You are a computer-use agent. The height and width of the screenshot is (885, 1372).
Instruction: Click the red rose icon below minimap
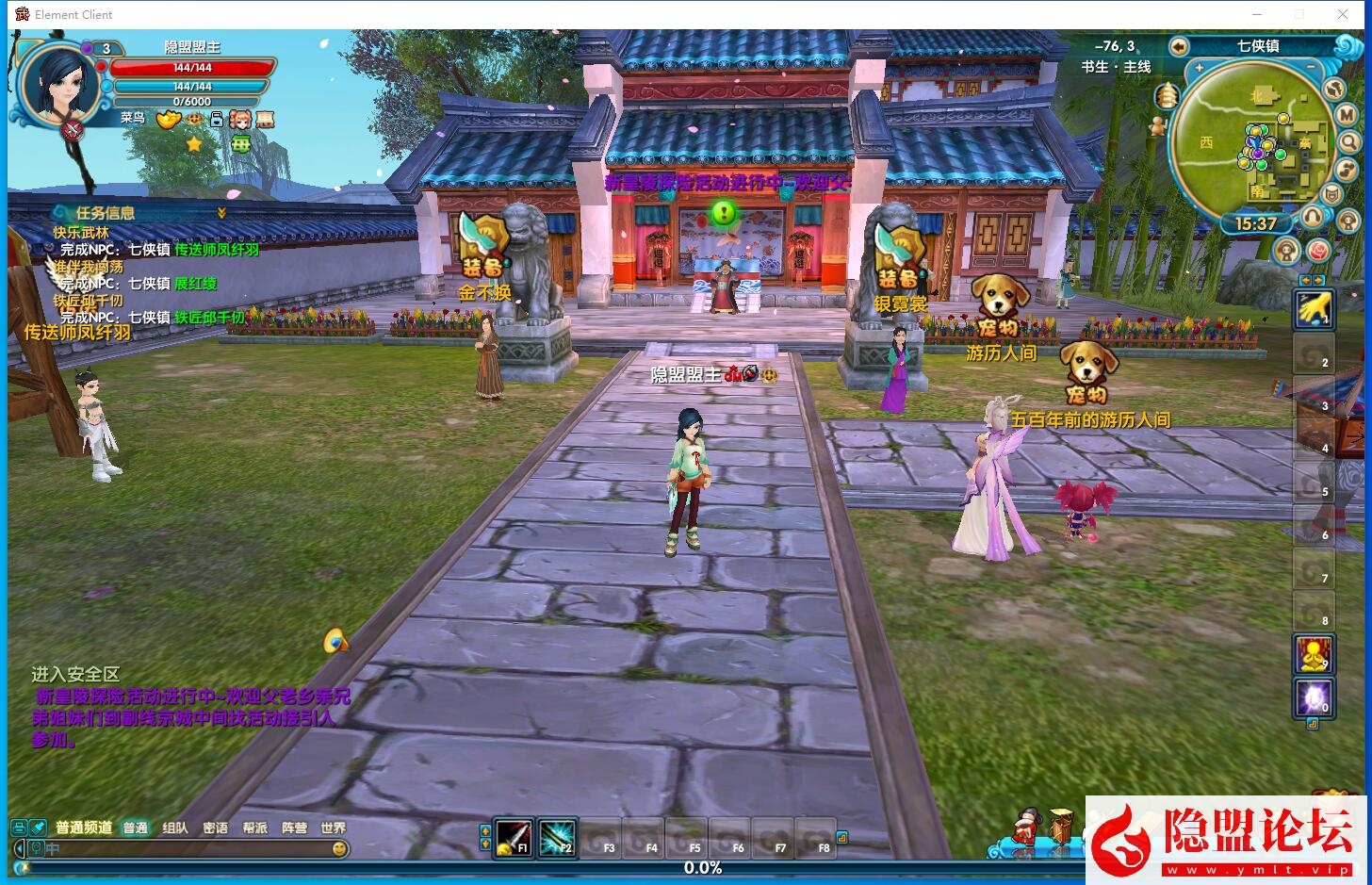pyautogui.click(x=1317, y=251)
